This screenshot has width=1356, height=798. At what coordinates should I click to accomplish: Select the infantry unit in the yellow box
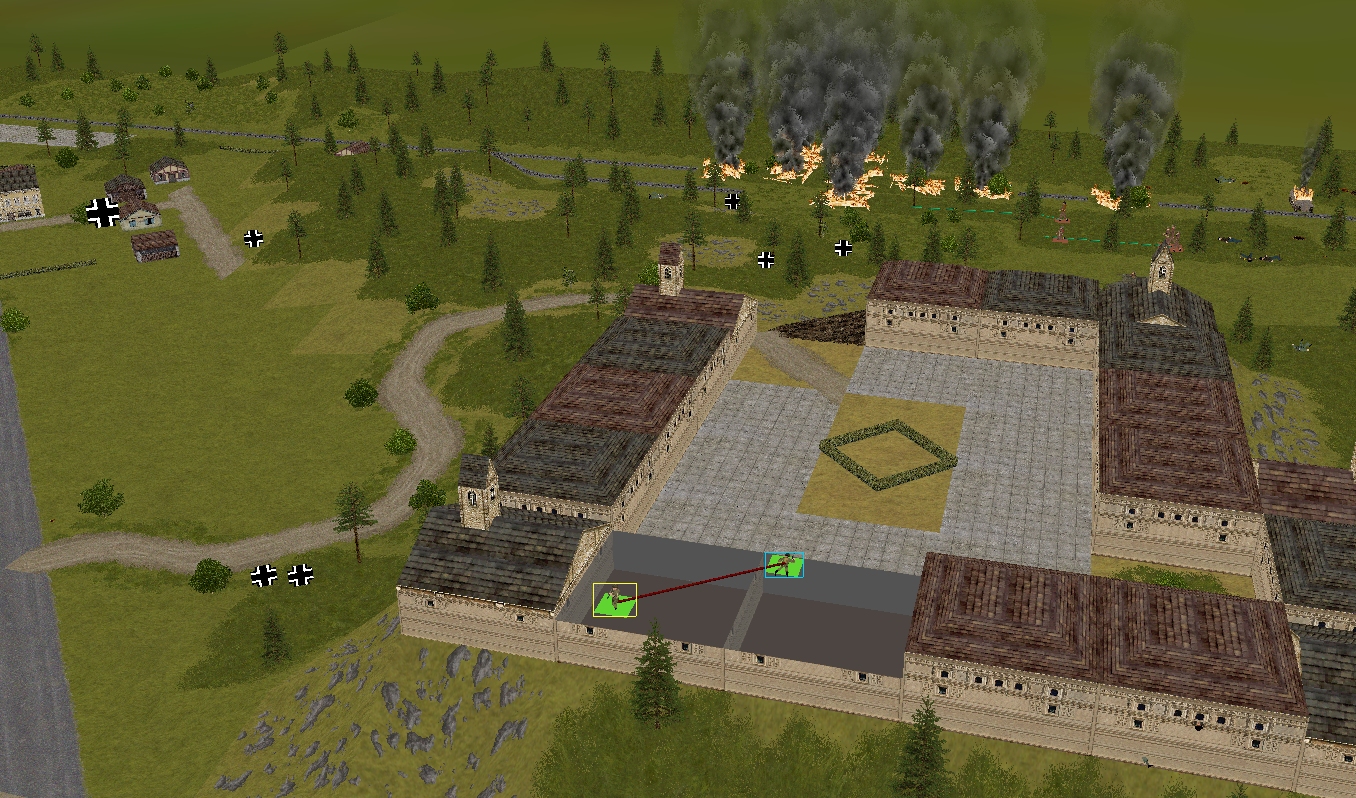click(614, 600)
